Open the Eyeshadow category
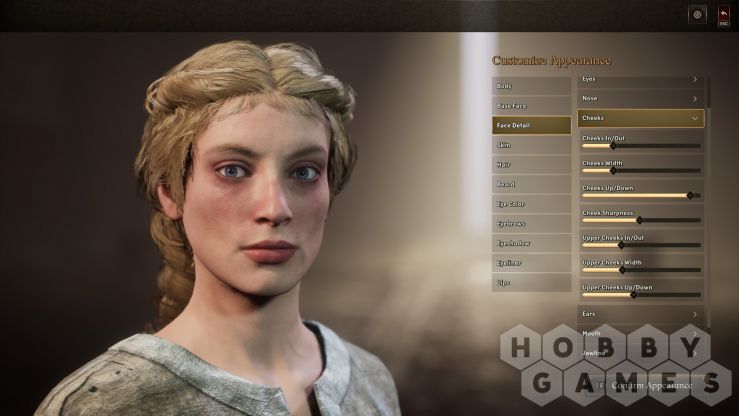This screenshot has width=739, height=416. click(x=531, y=243)
